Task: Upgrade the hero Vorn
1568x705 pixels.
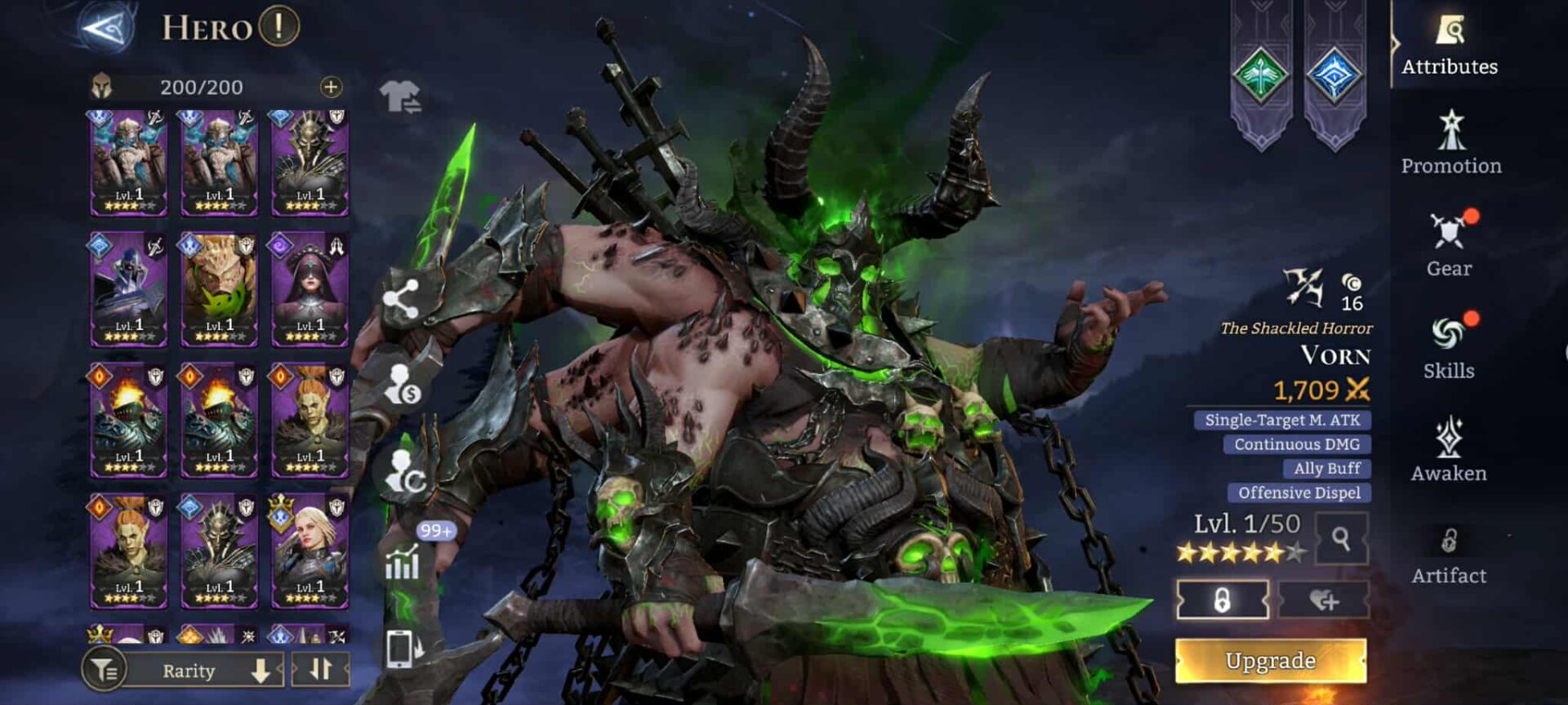Action: (1270, 660)
